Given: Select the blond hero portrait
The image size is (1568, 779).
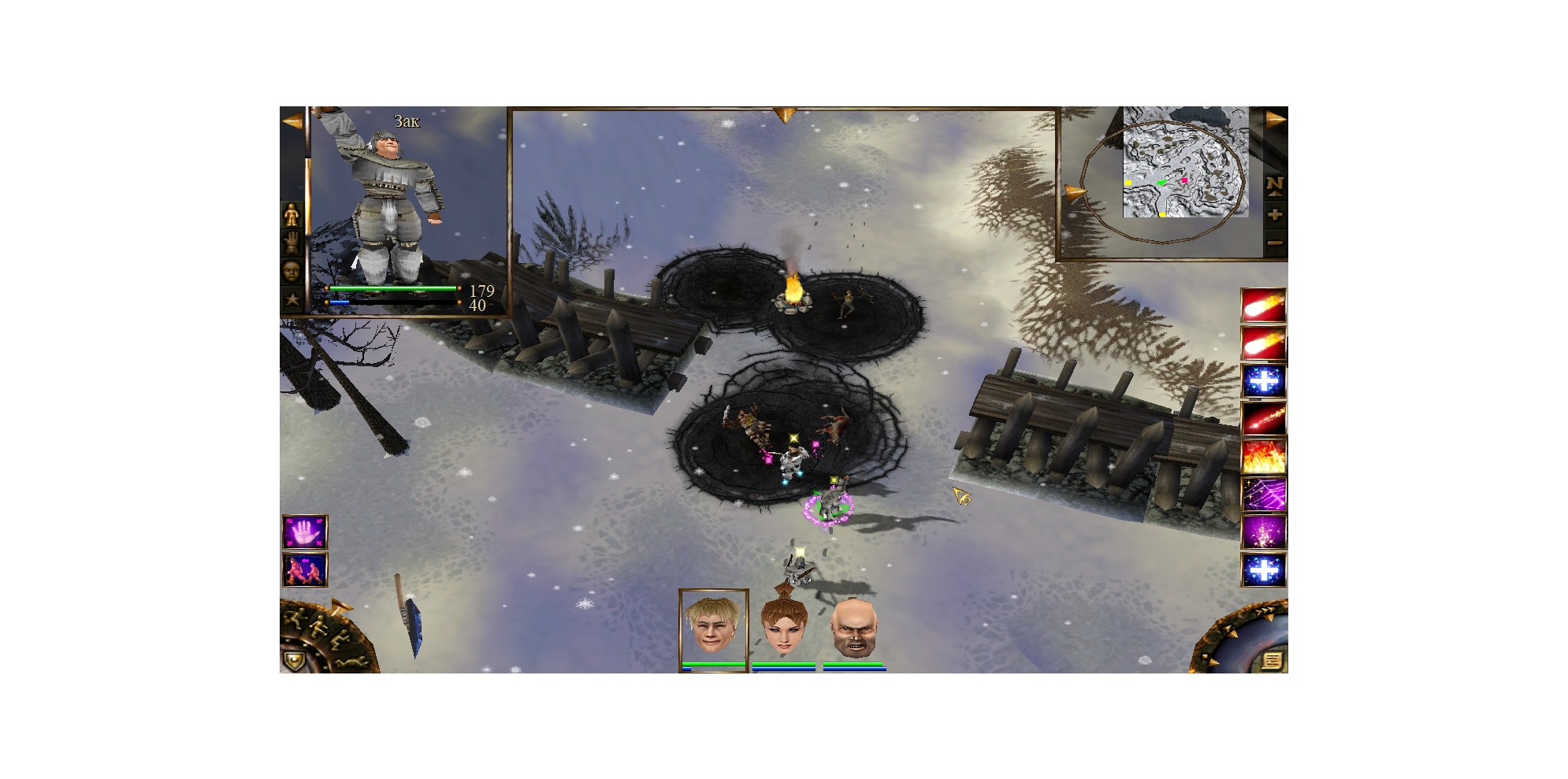Looking at the screenshot, I should pyautogui.click(x=712, y=627).
